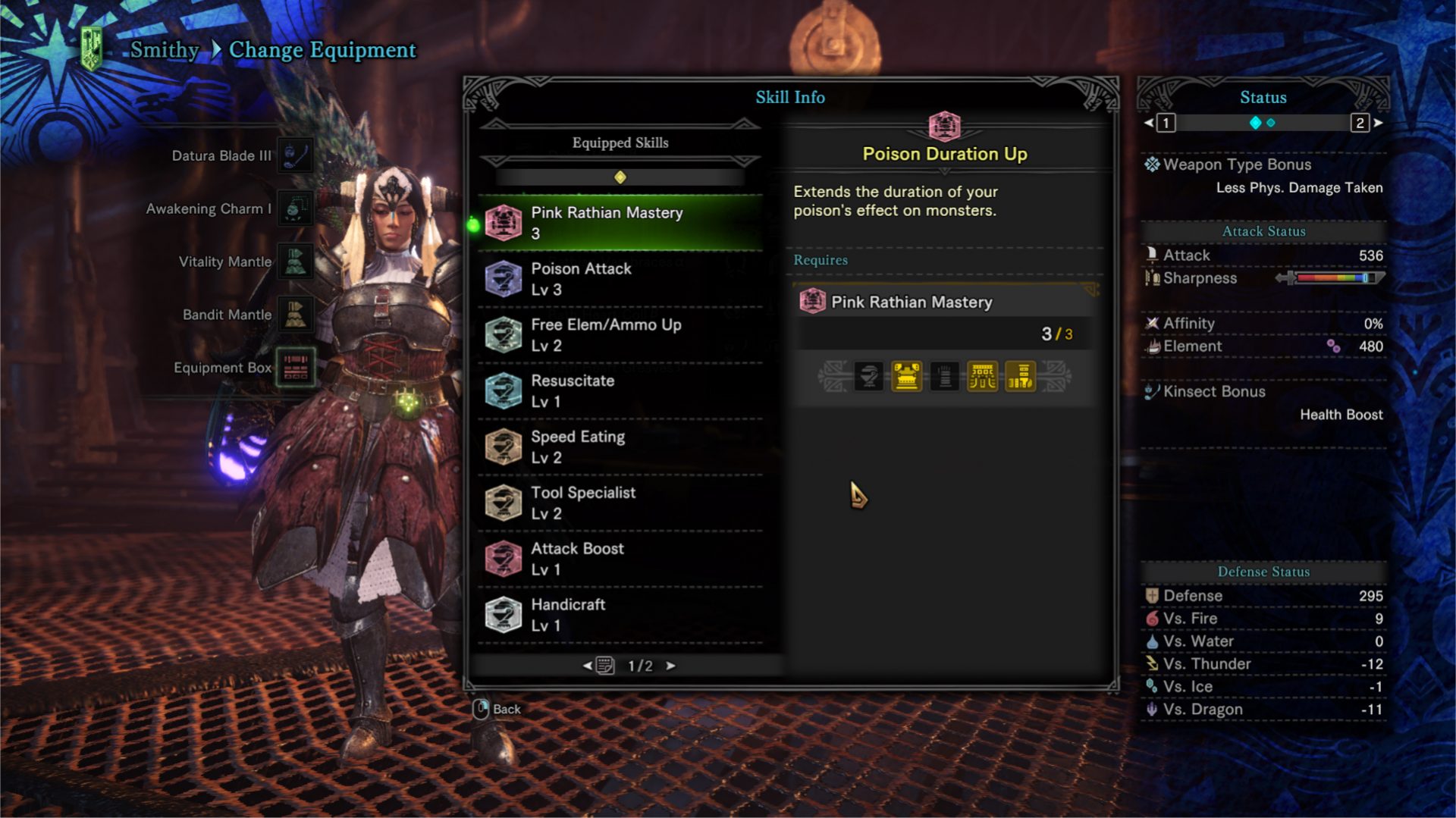Click the second armor piece icon under Pink Rathian Mastery
Screen dimensions: 1456x818
pos(907,377)
